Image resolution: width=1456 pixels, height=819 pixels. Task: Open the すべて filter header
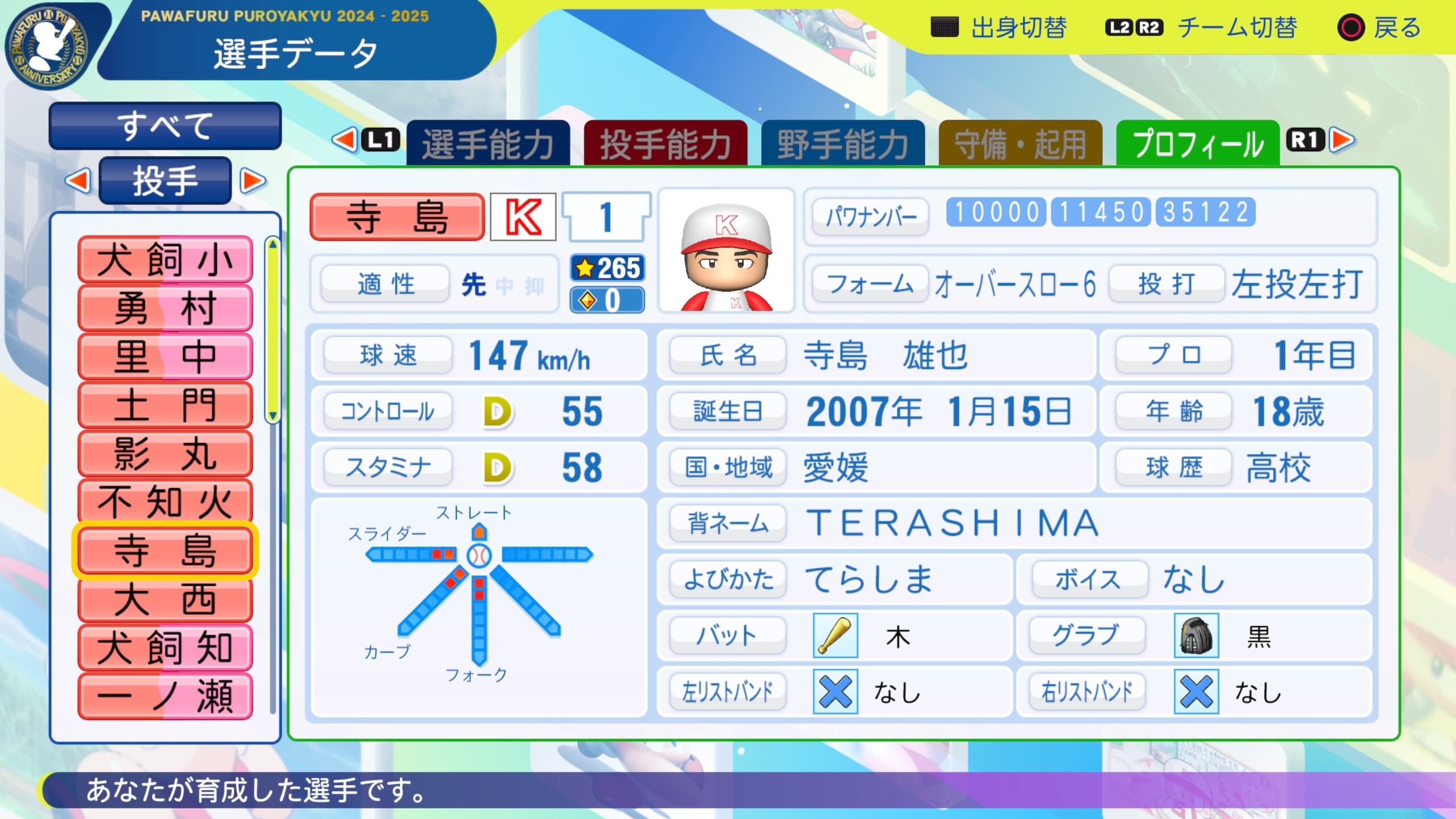165,126
